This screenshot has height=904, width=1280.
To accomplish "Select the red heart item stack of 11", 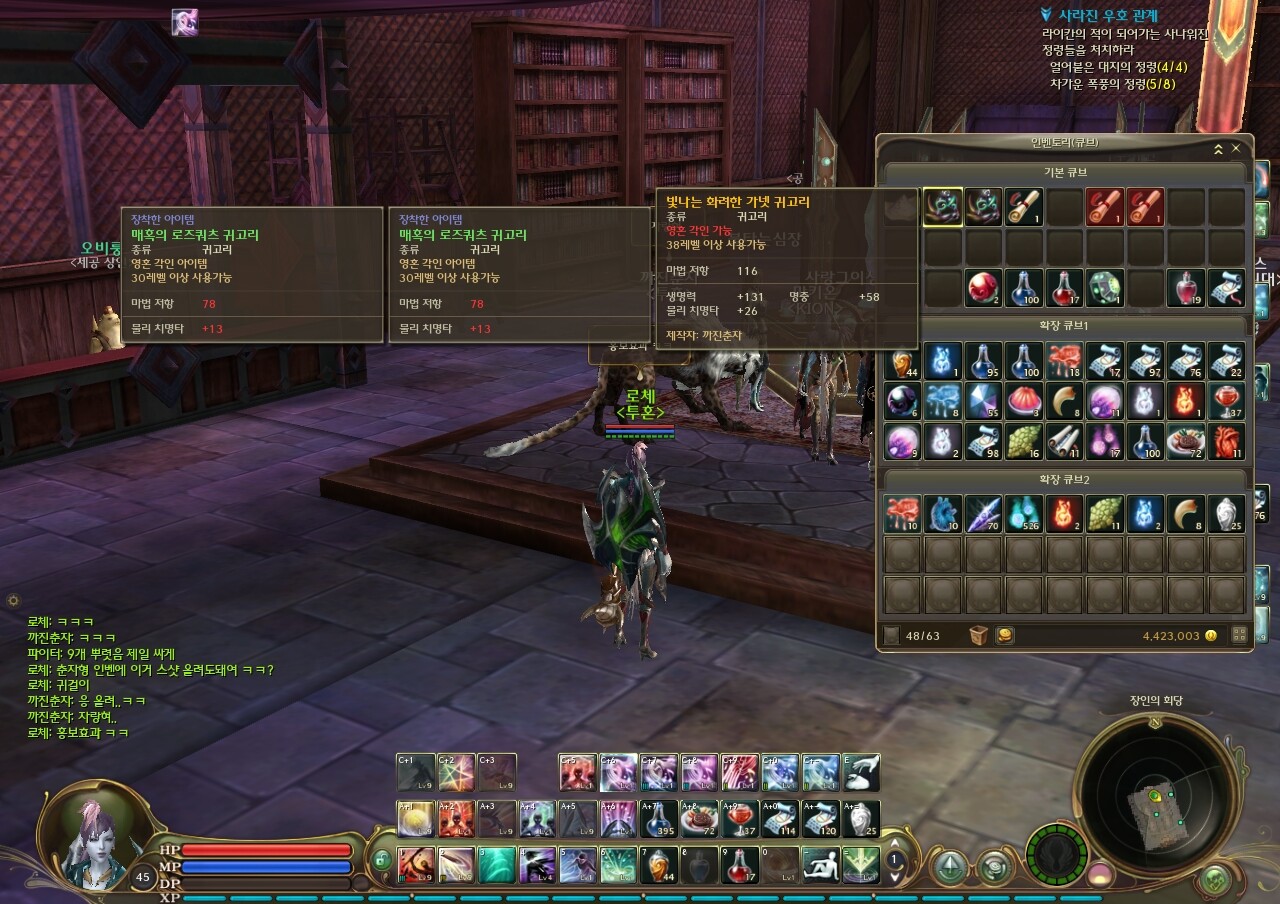I will click(x=1226, y=441).
